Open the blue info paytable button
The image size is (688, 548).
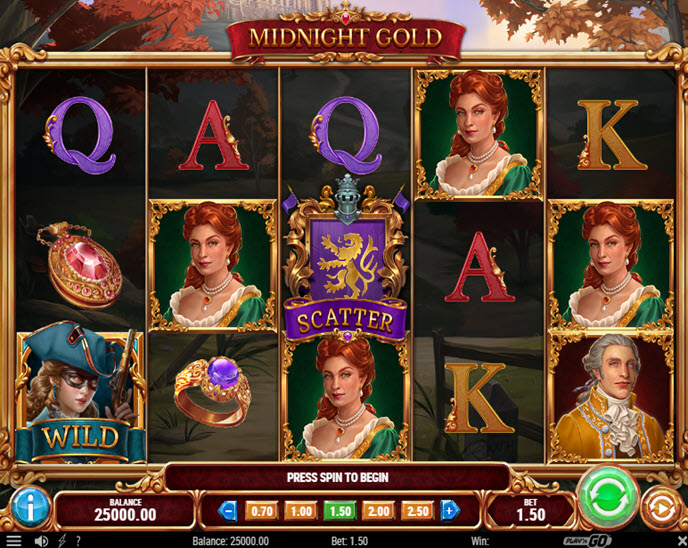(x=32, y=508)
